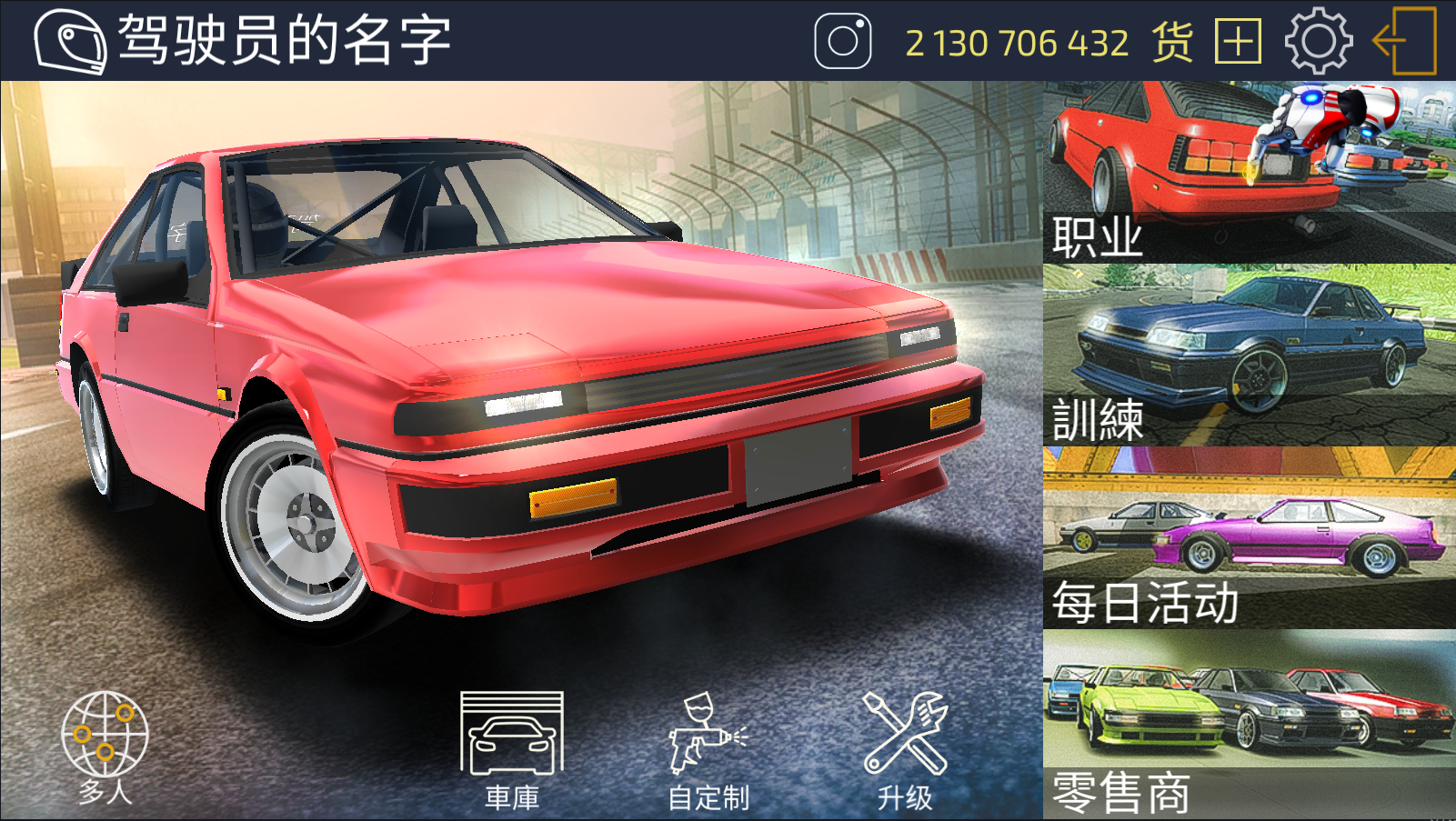The image size is (1456, 821).
Task: Open the 車庫 garage icon
Action: (x=513, y=736)
